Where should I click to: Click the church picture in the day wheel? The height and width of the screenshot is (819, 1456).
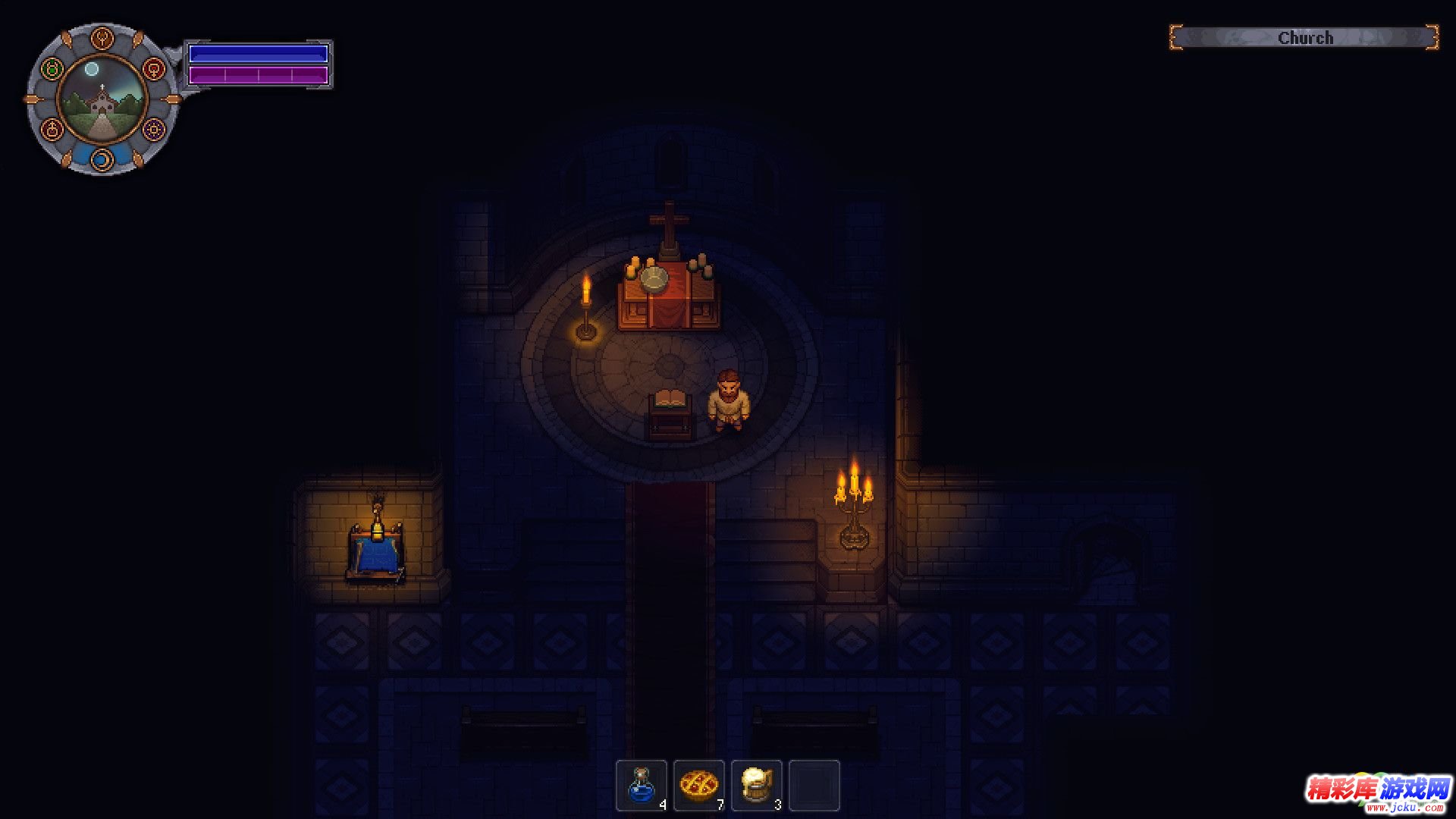coord(102,99)
